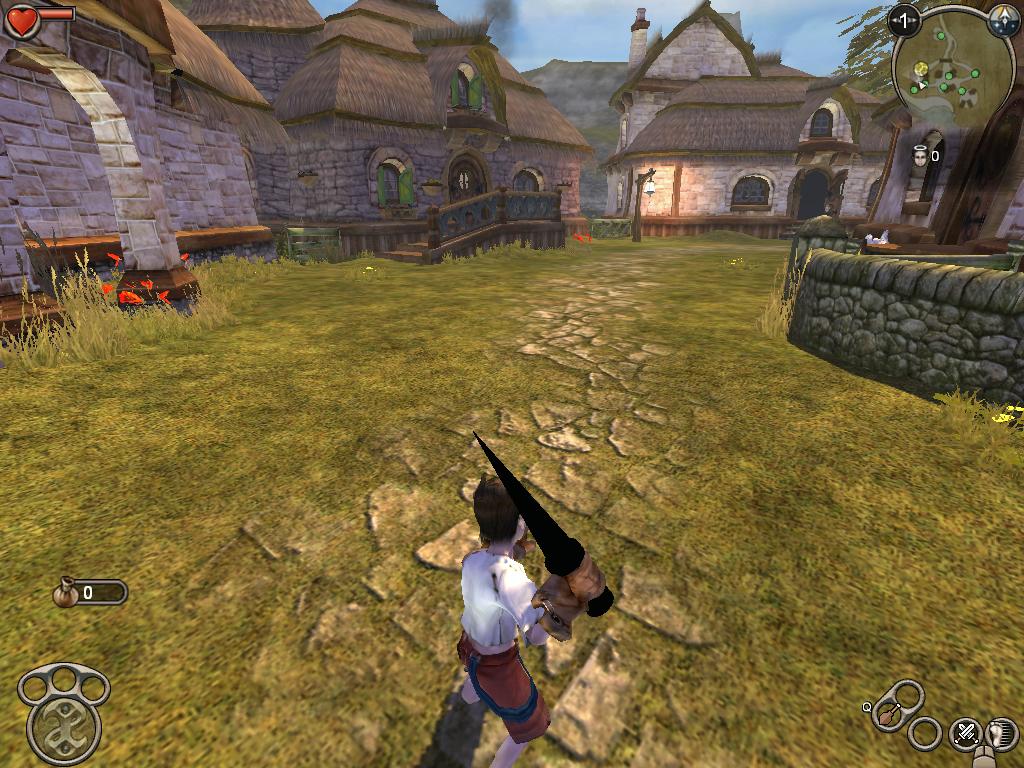Activate the footprint sneak icon
Screen dimensions: 1024x768
[1000, 733]
